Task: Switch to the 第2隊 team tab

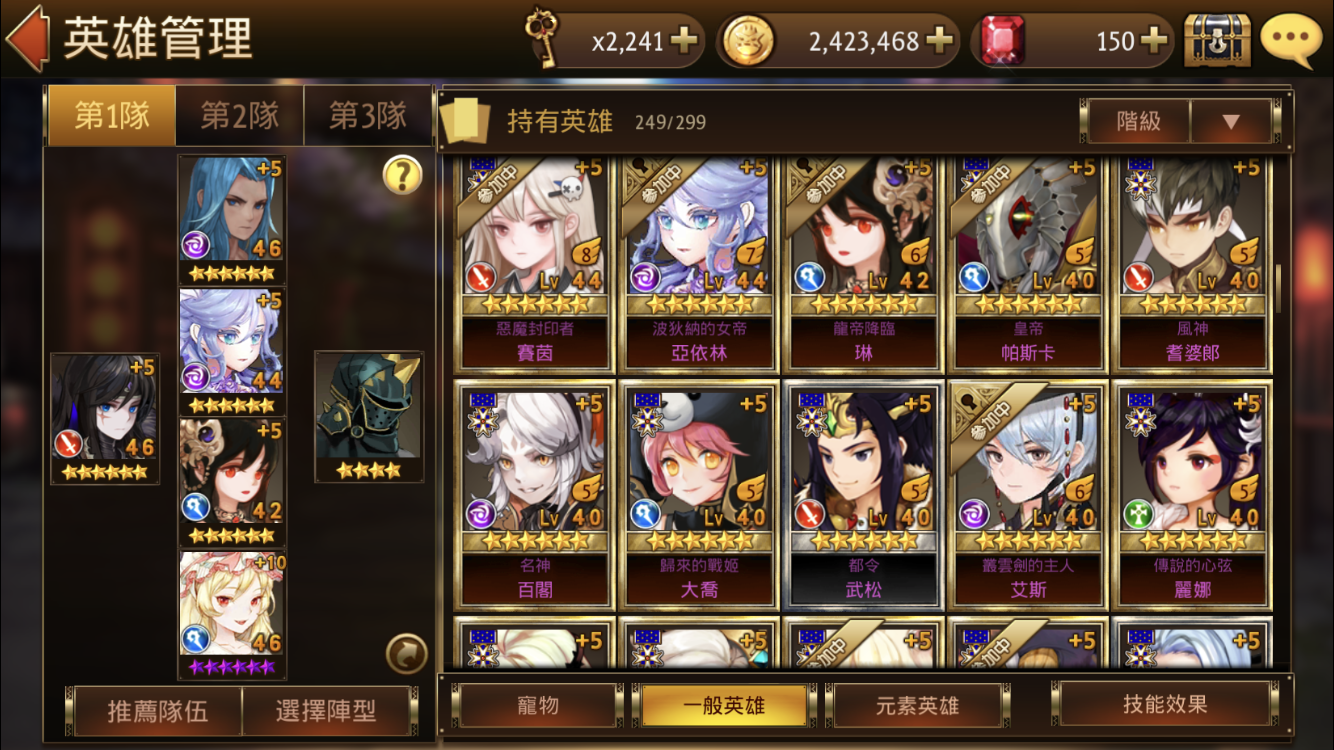Action: pos(239,116)
